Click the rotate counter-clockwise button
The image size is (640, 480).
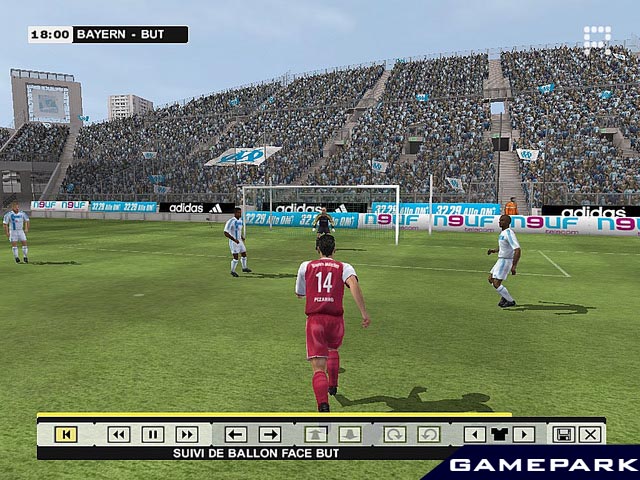coord(428,434)
